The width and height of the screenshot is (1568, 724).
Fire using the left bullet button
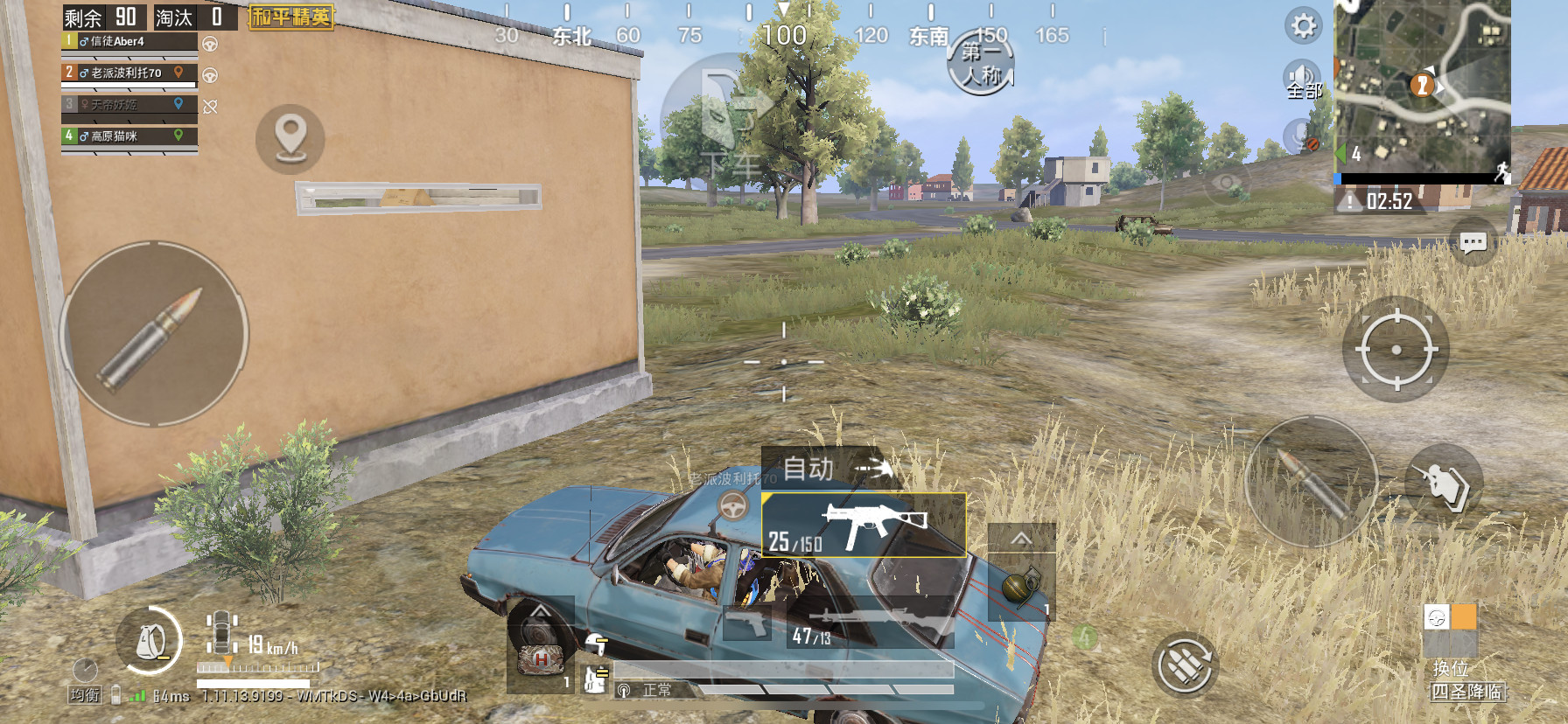154,335
